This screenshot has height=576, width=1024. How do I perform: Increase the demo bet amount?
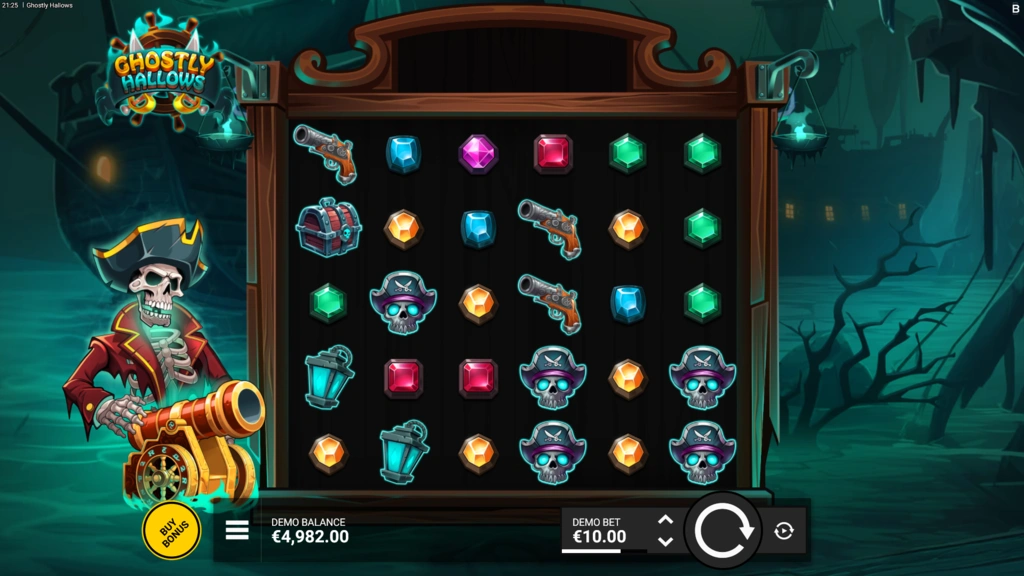665,520
